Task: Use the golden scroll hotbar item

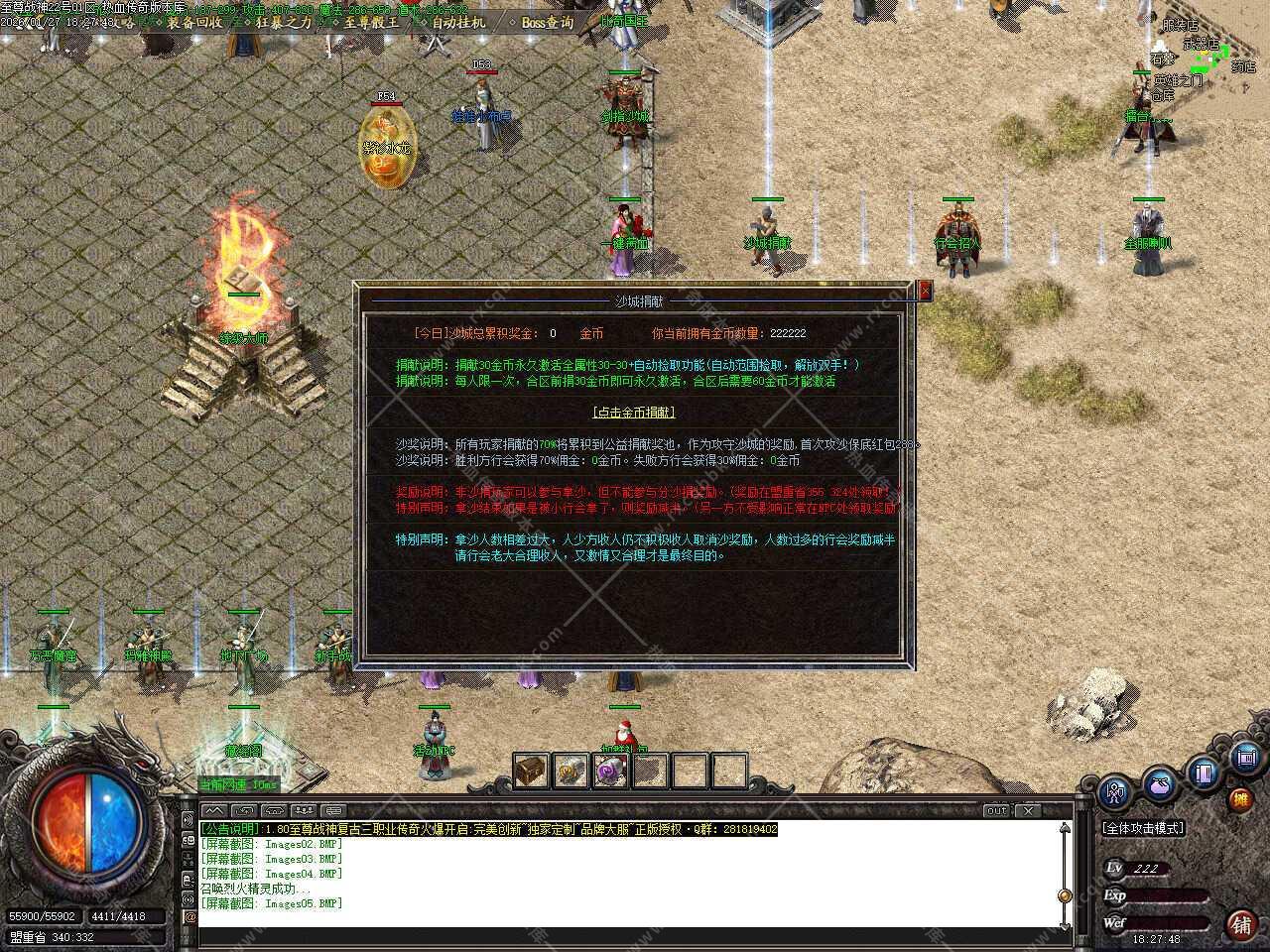Action: [x=571, y=771]
